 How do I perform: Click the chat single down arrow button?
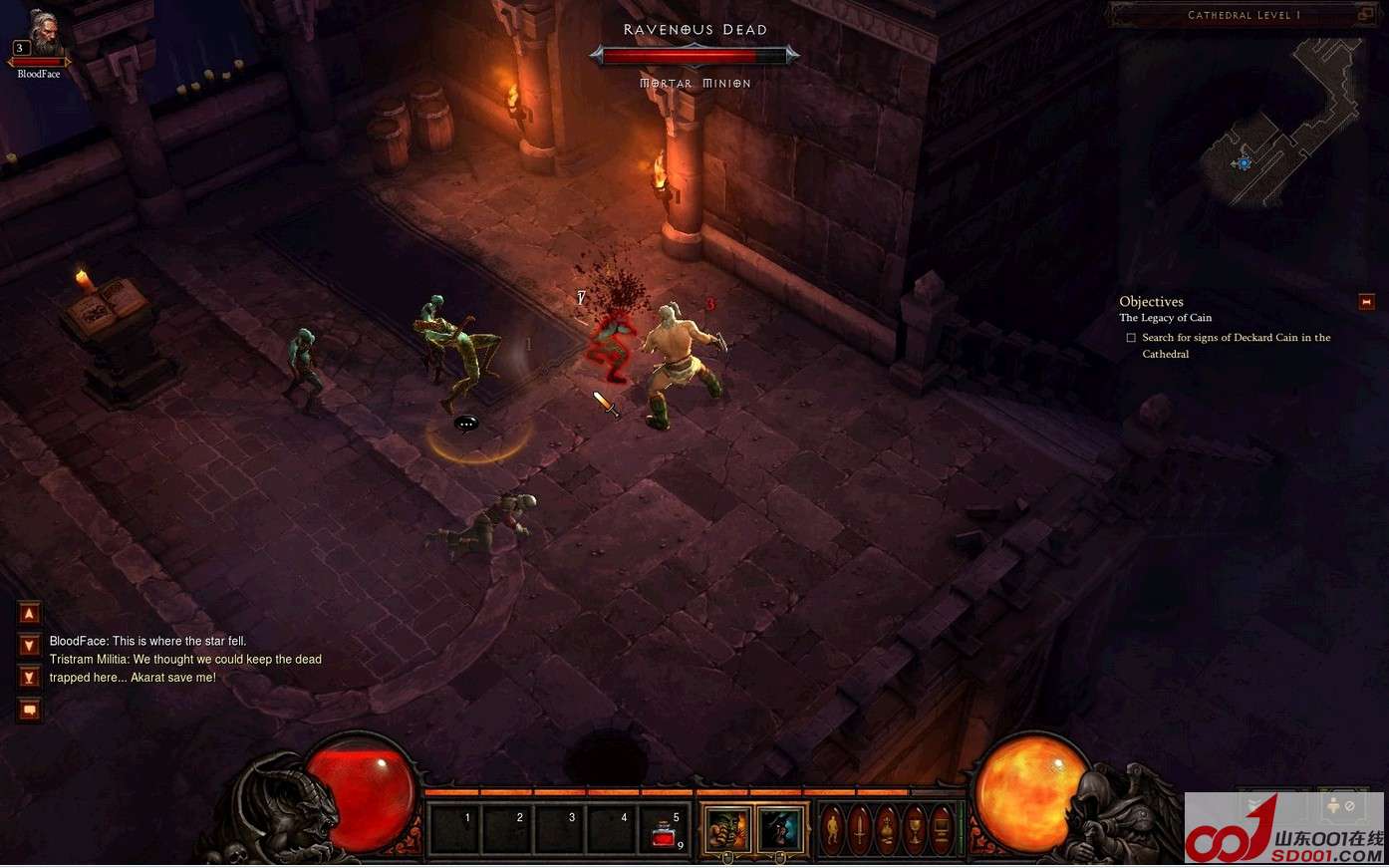[x=30, y=645]
